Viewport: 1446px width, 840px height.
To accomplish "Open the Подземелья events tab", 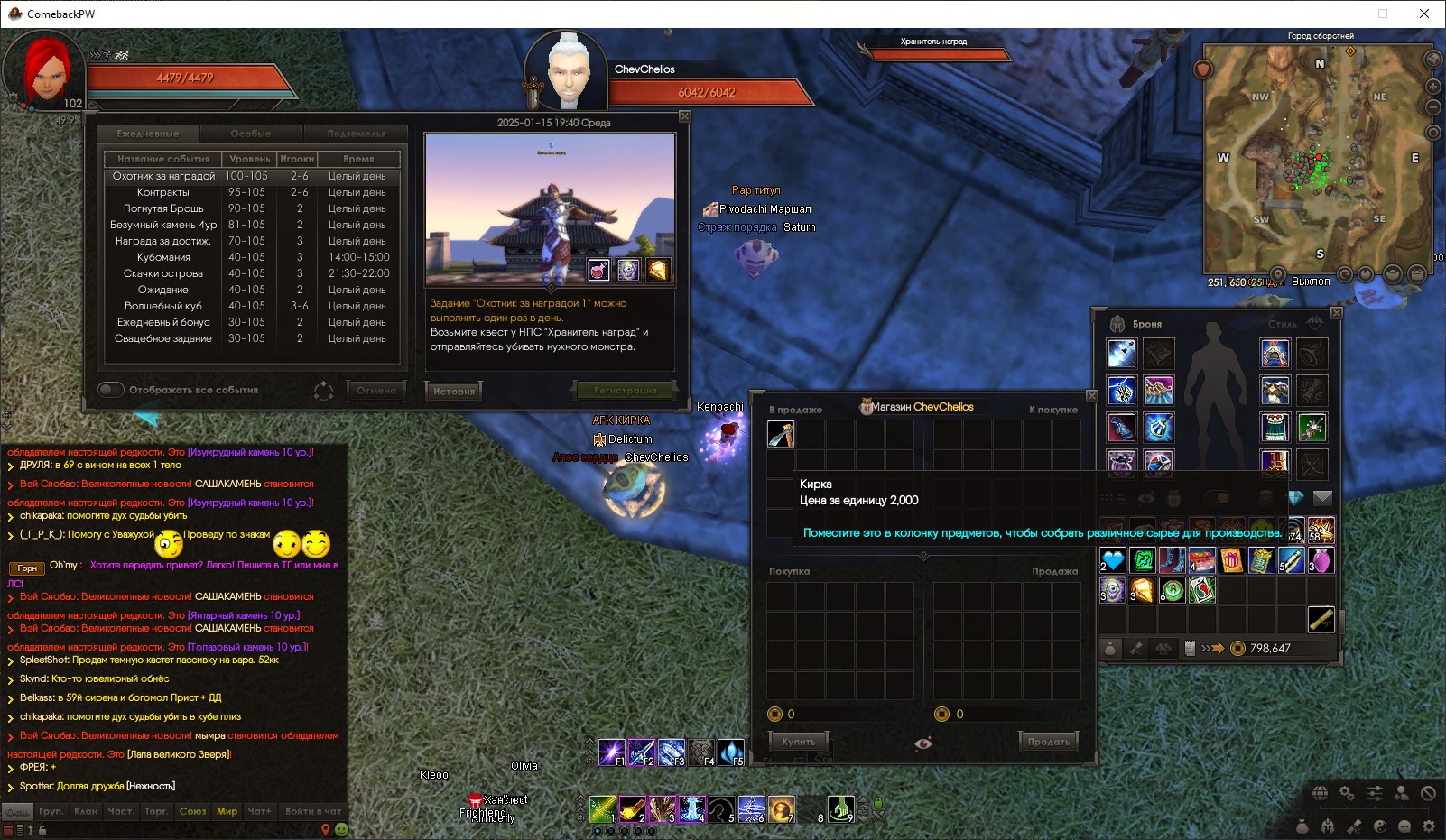I will tap(356, 134).
